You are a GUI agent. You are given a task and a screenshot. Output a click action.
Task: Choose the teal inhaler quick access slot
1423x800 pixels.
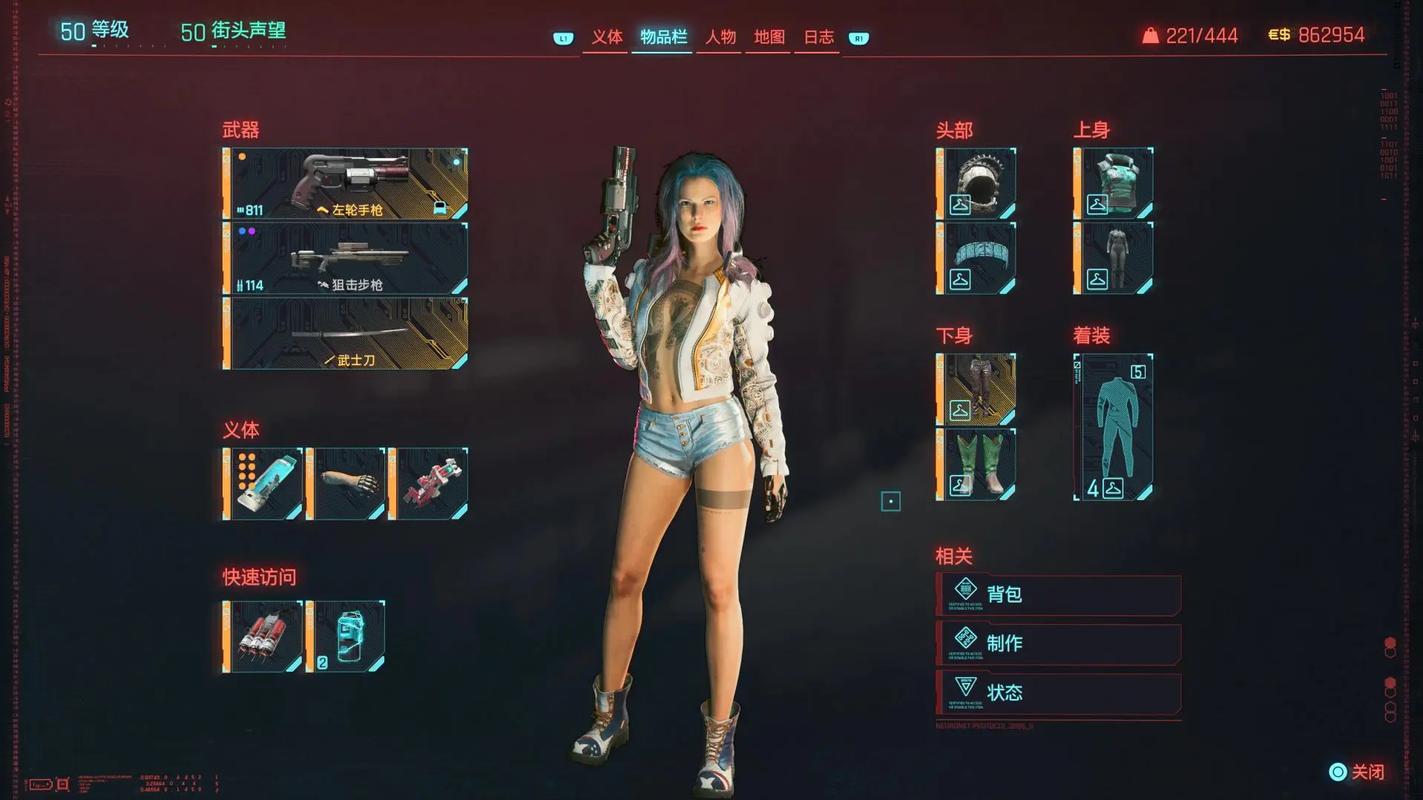tap(346, 636)
